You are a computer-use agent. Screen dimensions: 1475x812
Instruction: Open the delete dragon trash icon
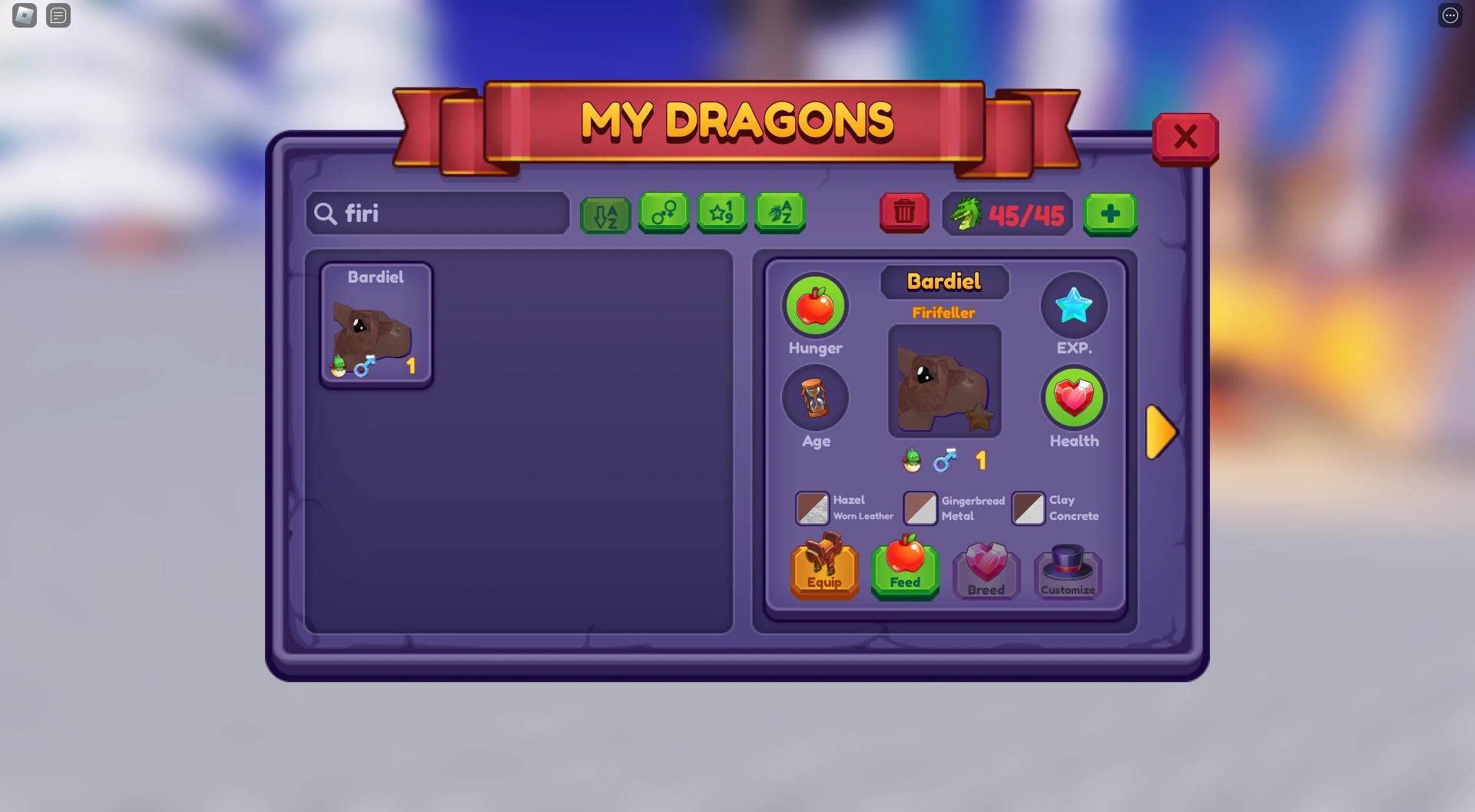(x=904, y=213)
